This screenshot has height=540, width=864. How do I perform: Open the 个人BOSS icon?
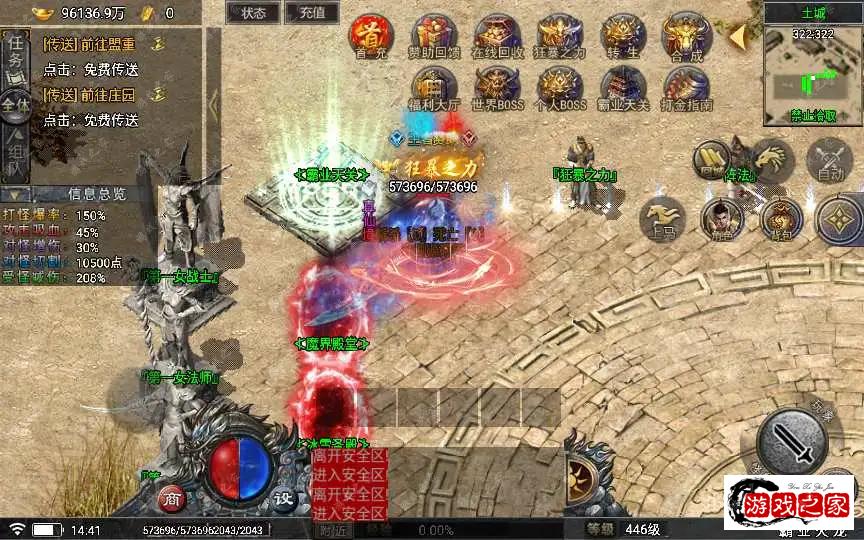pyautogui.click(x=560, y=87)
